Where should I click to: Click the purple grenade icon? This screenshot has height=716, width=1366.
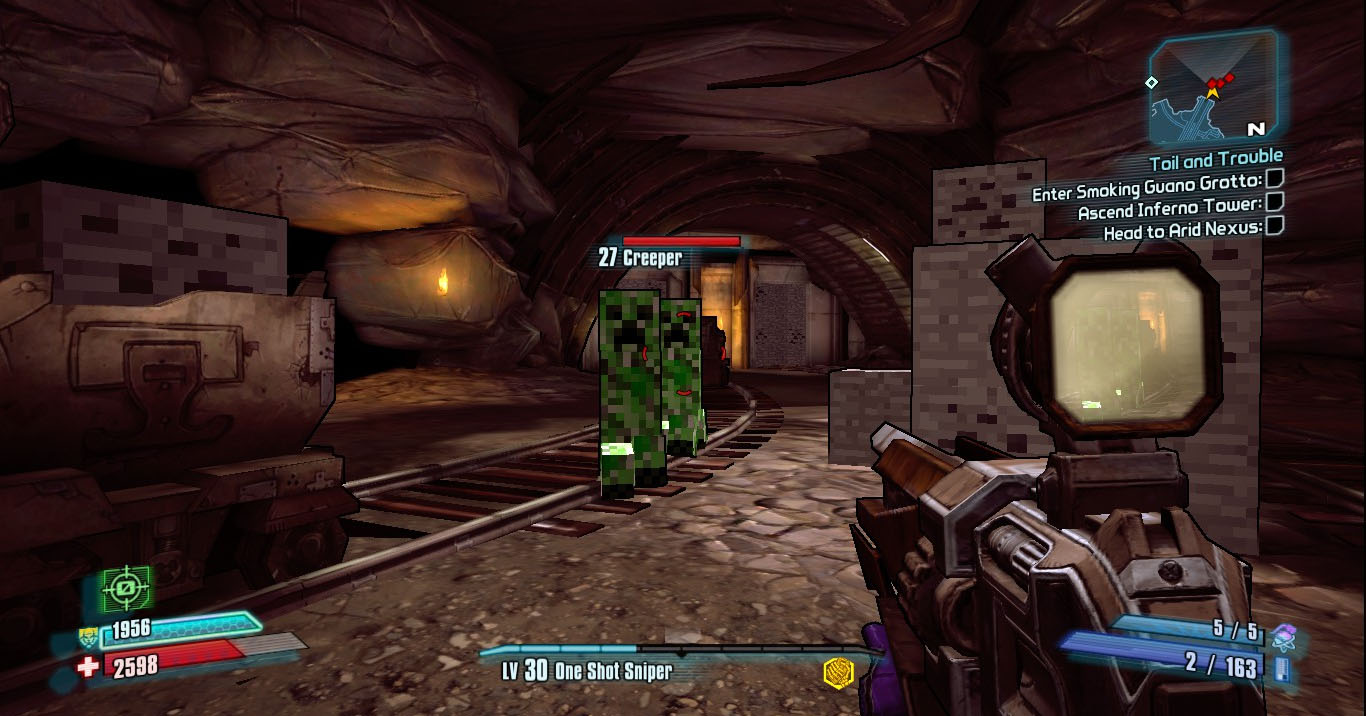tap(1284, 634)
